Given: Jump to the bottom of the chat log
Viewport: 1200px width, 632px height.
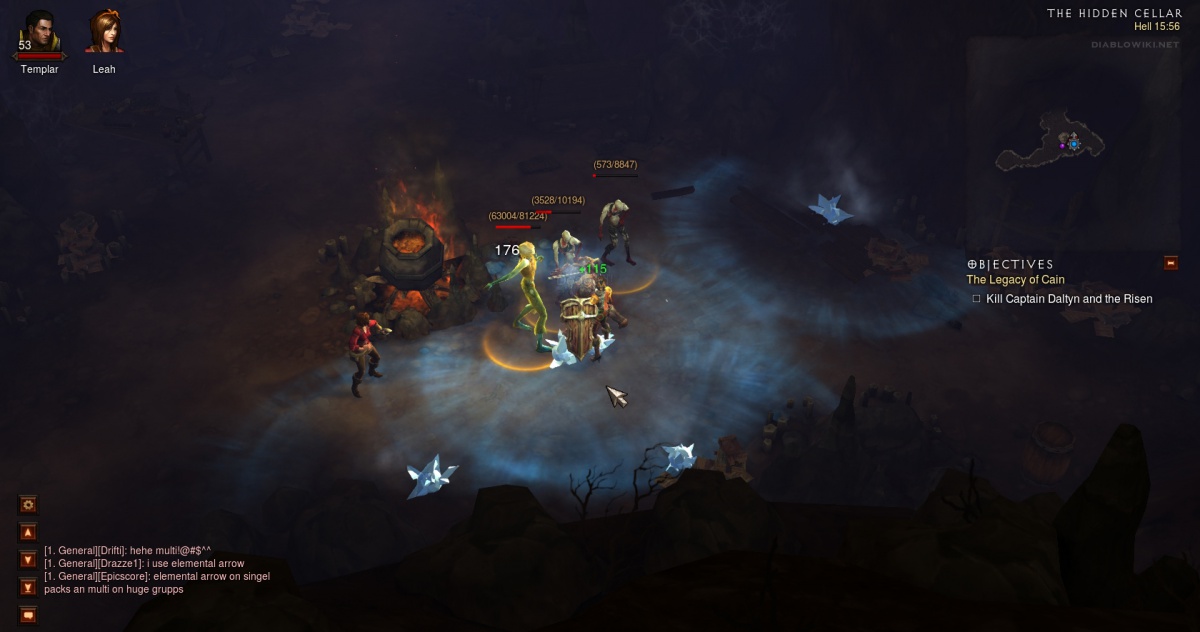Looking at the screenshot, I should pyautogui.click(x=28, y=587).
